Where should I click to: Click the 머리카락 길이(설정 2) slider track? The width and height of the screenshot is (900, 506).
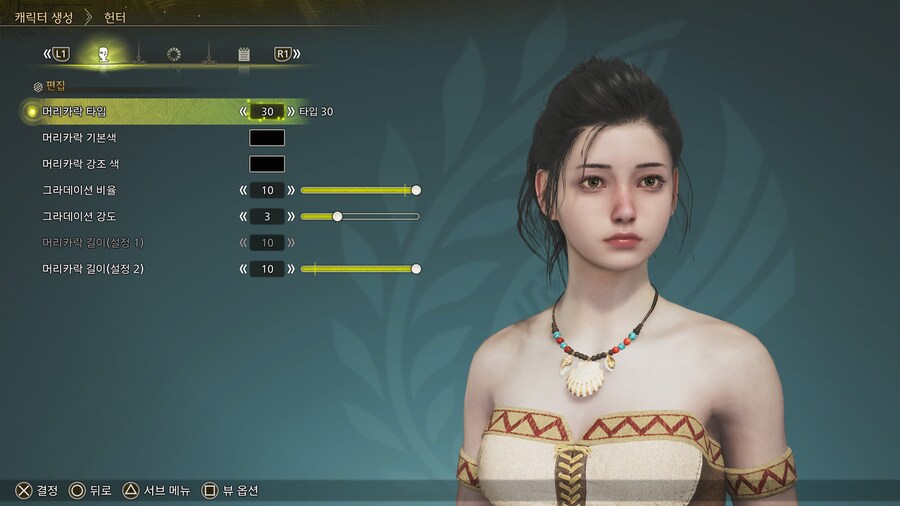(358, 269)
